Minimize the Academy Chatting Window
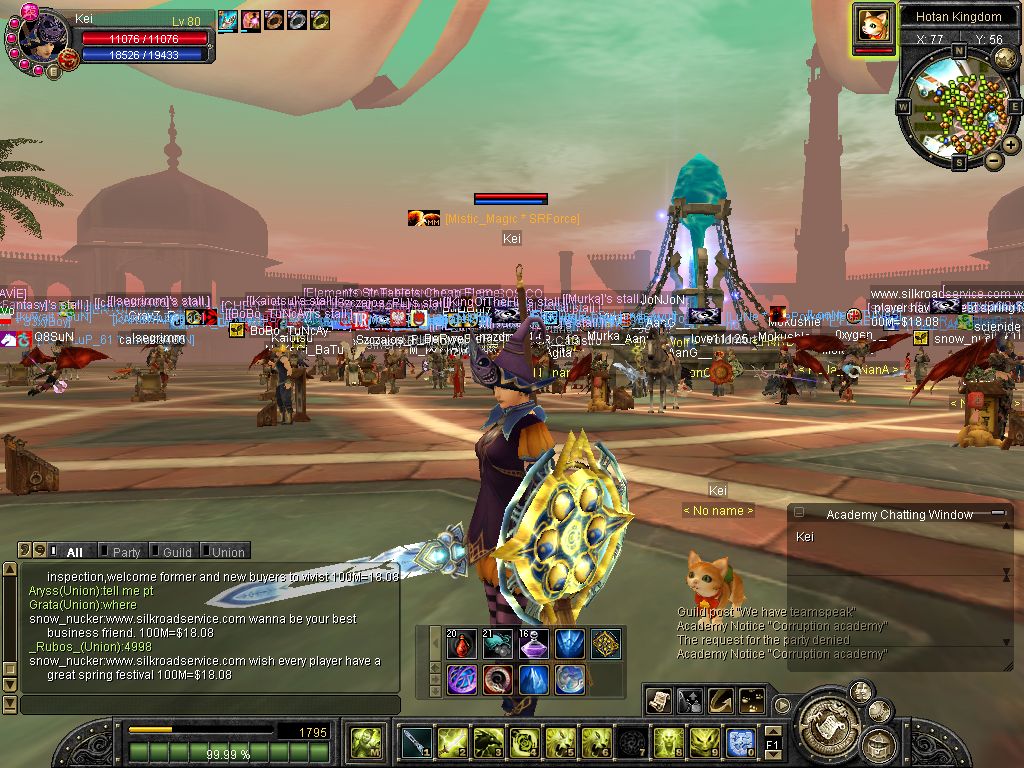1024x768 pixels. [998, 513]
